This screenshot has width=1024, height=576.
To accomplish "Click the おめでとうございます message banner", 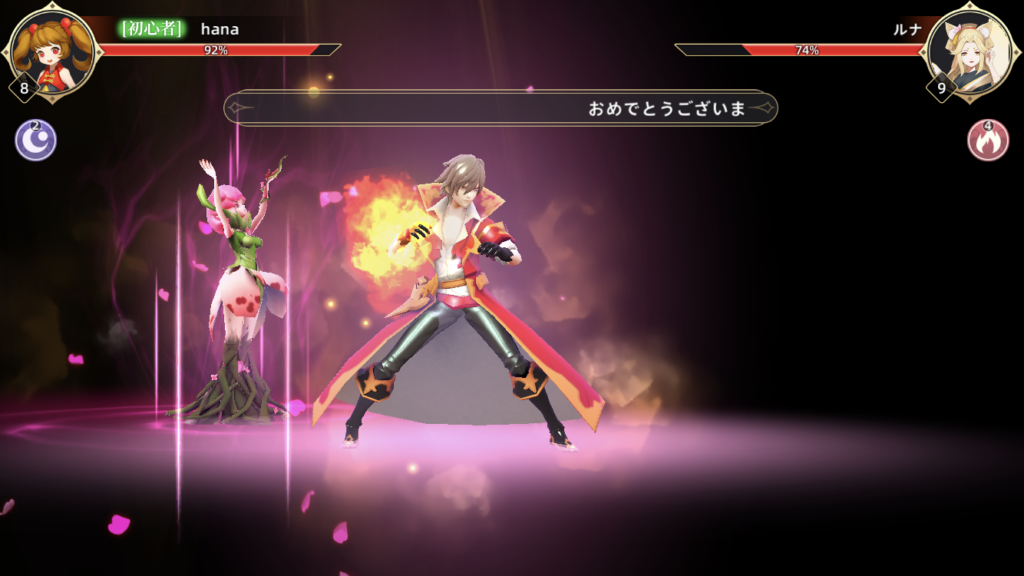I will (500, 108).
